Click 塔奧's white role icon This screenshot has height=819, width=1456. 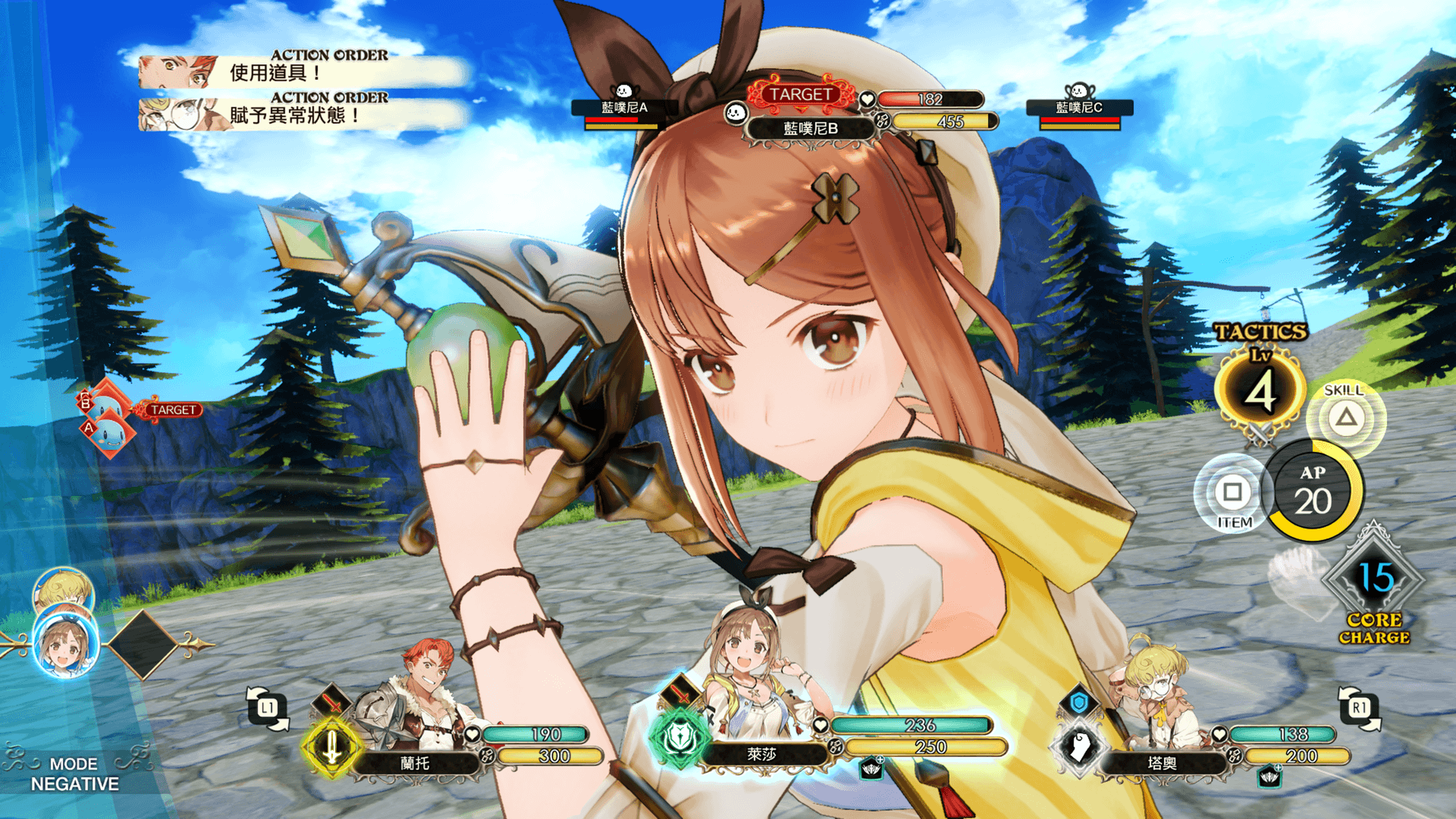(1078, 747)
